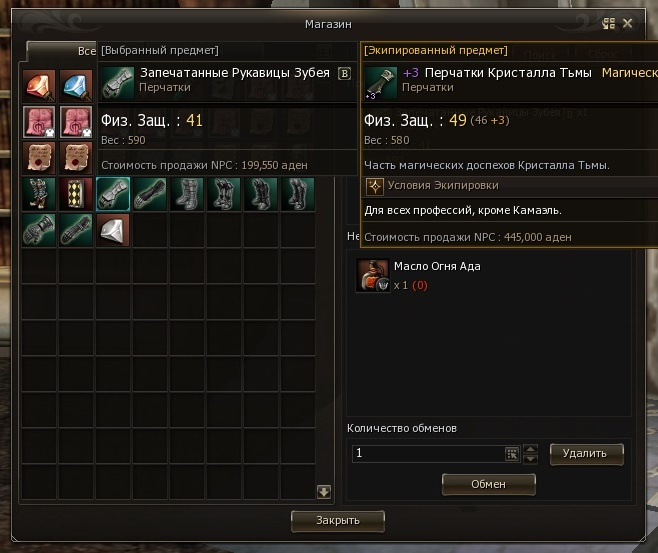Toggle the shop window view icon beside close

(x=608, y=23)
